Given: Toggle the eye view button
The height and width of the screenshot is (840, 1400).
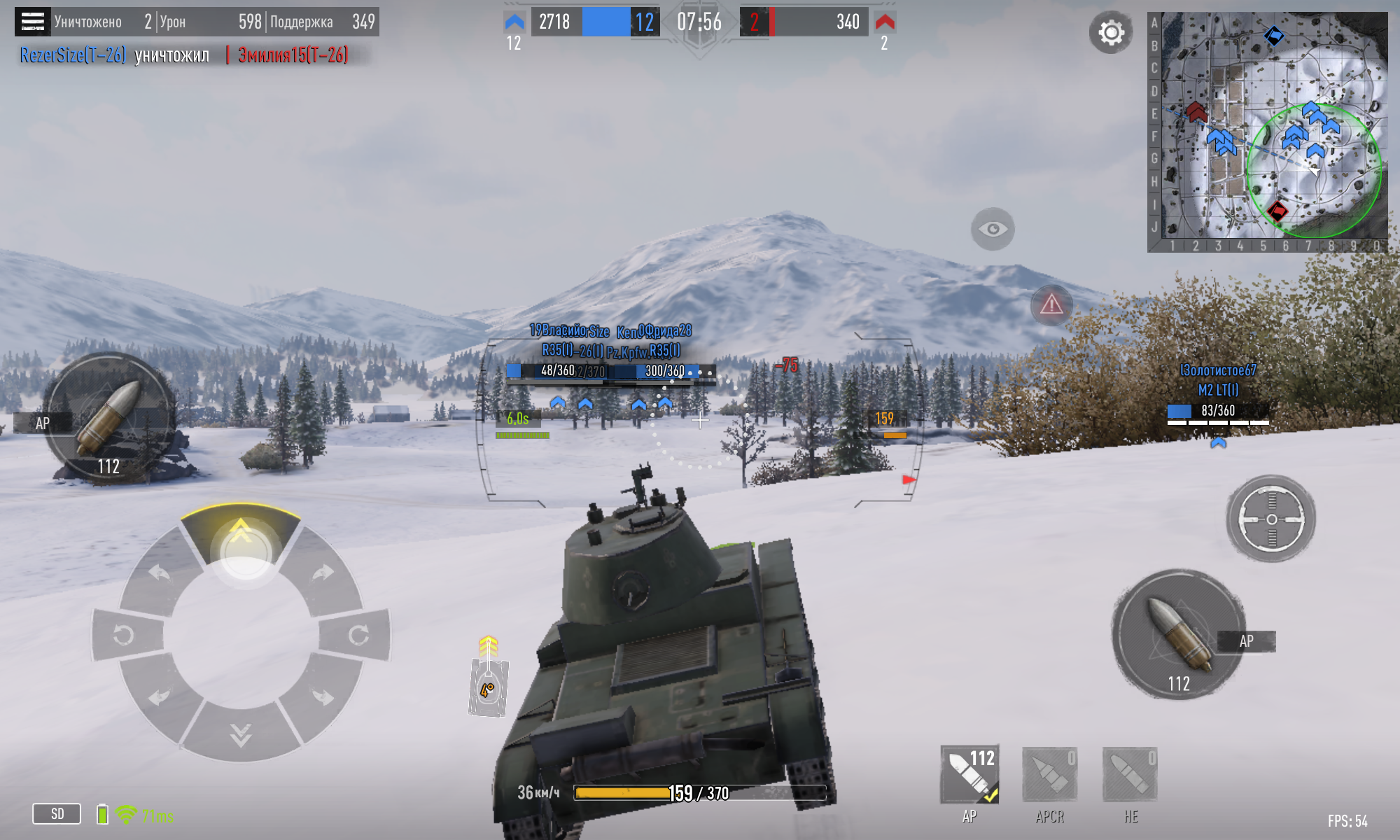Looking at the screenshot, I should (x=993, y=229).
